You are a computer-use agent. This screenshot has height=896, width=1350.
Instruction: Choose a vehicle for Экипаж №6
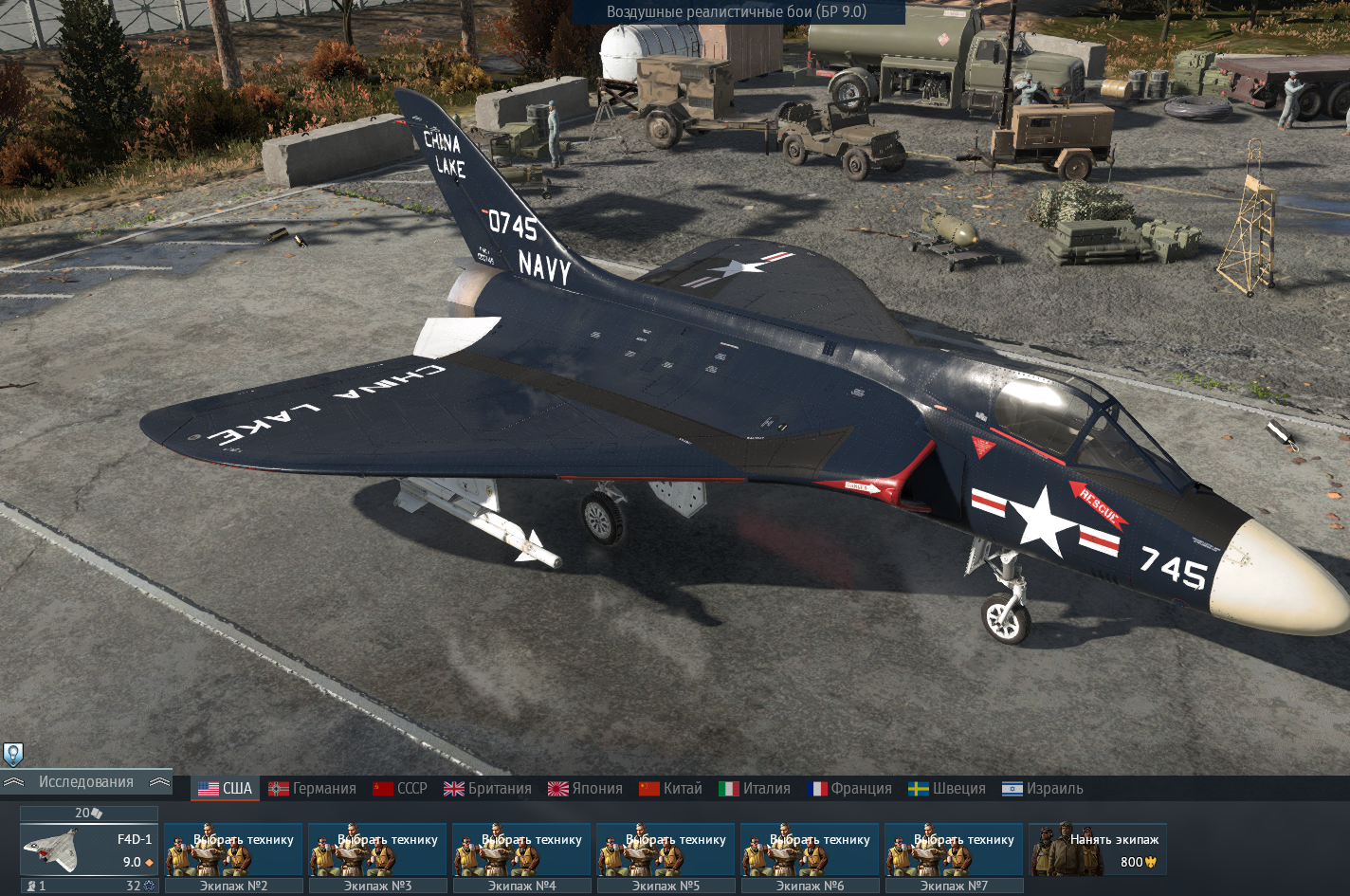pos(810,850)
